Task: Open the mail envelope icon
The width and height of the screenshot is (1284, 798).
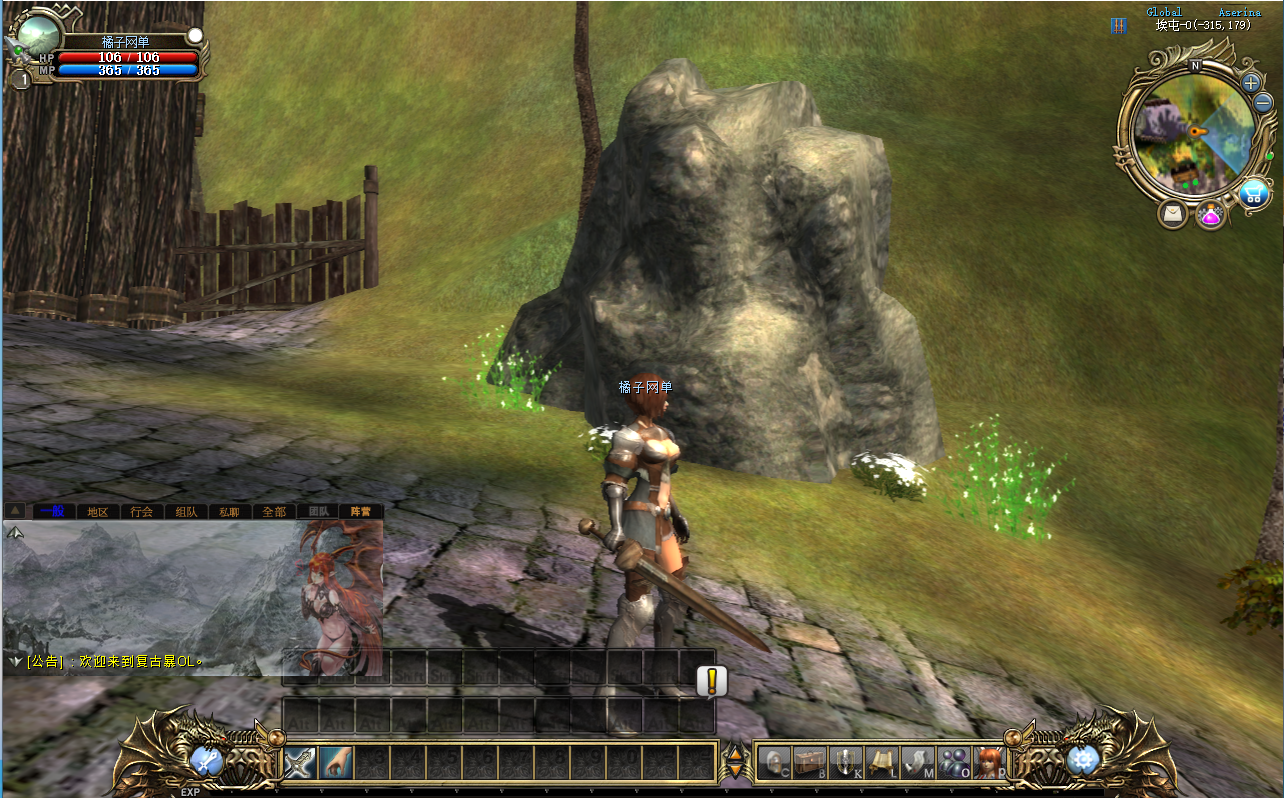Action: click(x=1173, y=214)
